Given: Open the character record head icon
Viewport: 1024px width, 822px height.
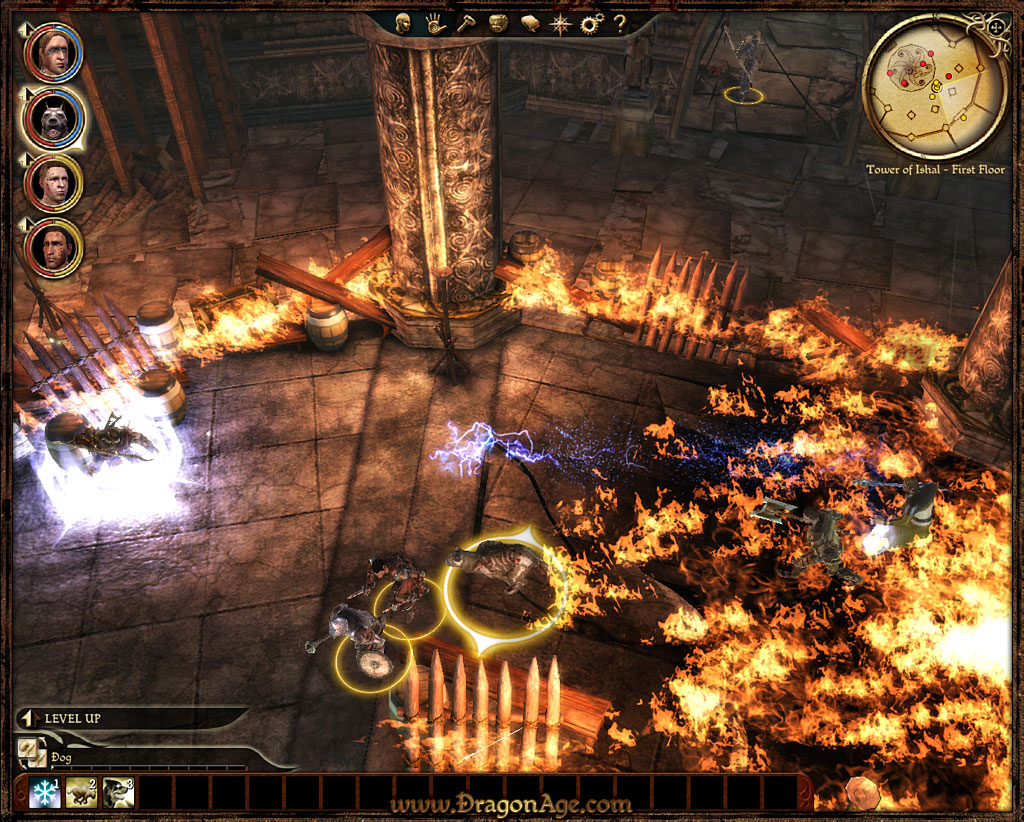Looking at the screenshot, I should pyautogui.click(x=403, y=24).
